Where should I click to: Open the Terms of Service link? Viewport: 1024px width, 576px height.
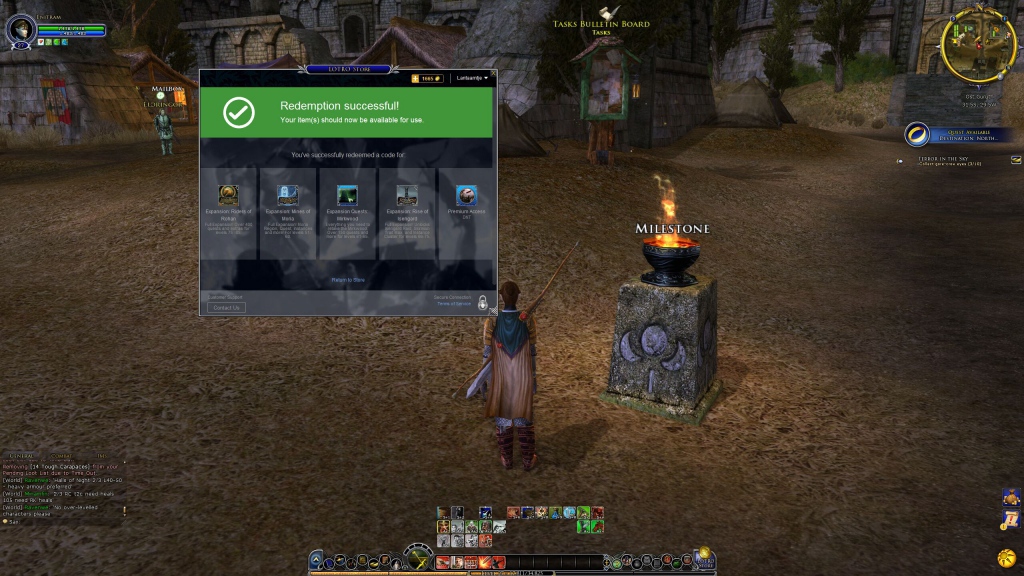pyautogui.click(x=453, y=303)
